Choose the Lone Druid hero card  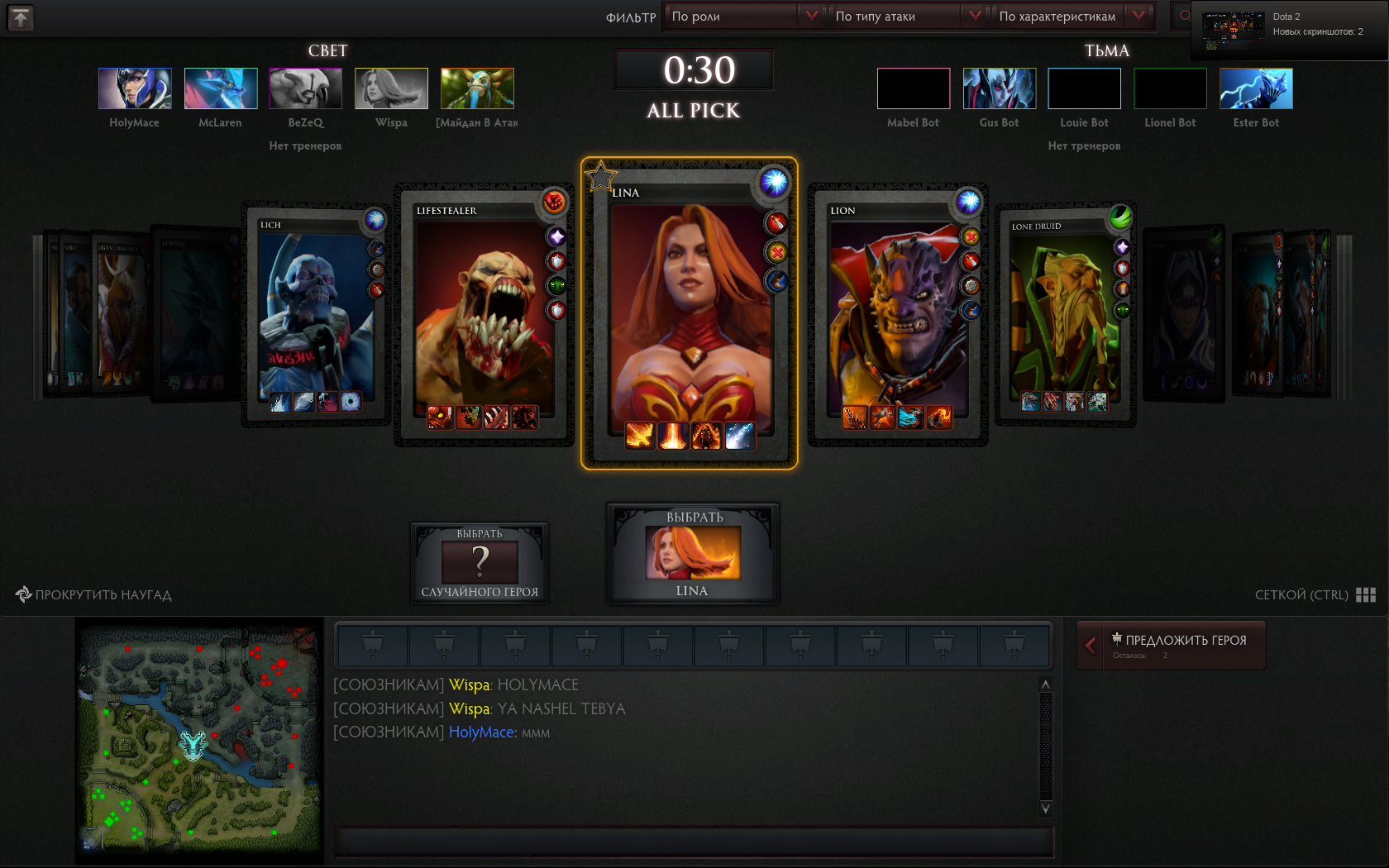(x=1064, y=314)
